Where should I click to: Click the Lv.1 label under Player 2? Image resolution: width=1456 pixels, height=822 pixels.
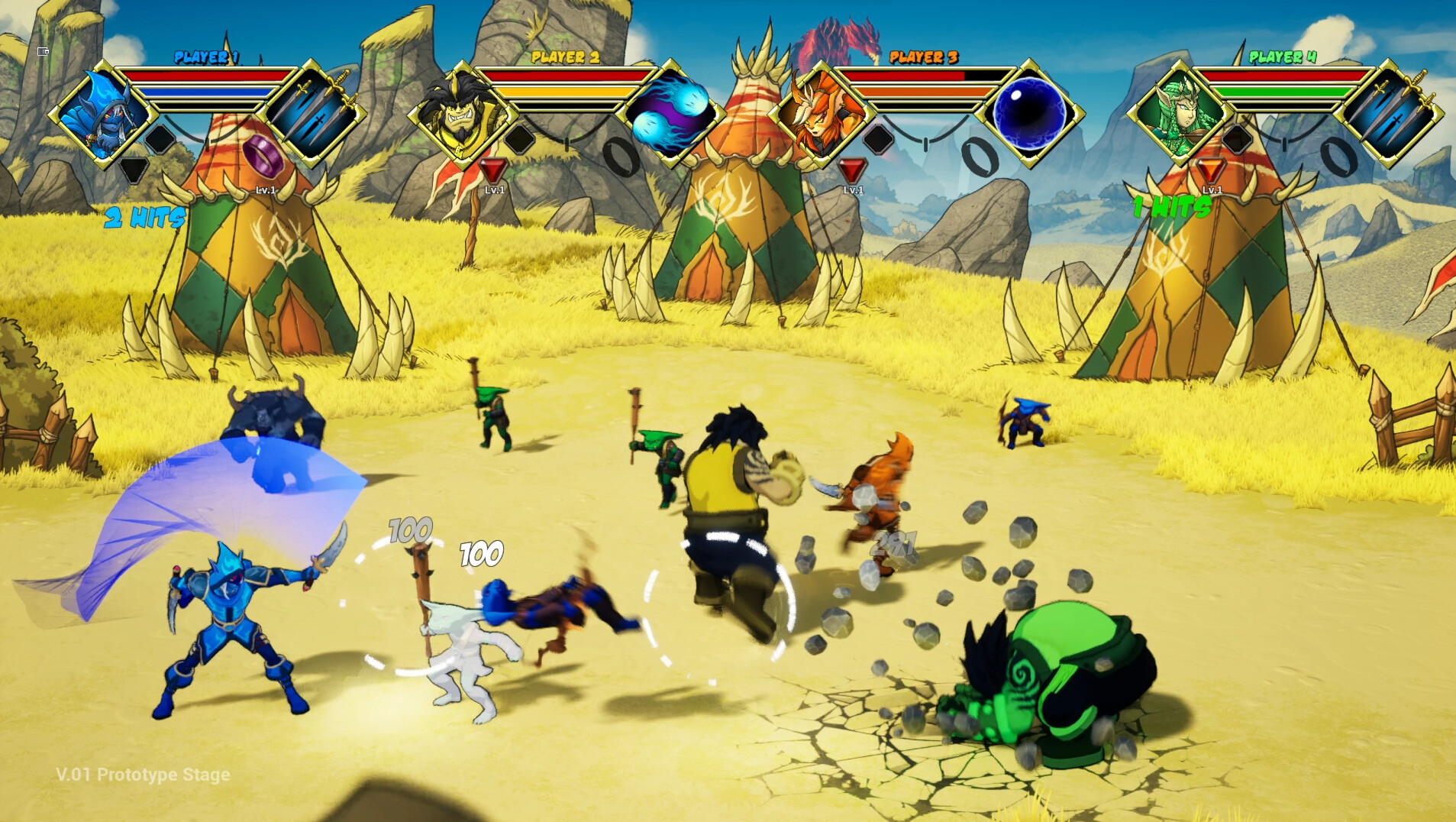pos(496,188)
